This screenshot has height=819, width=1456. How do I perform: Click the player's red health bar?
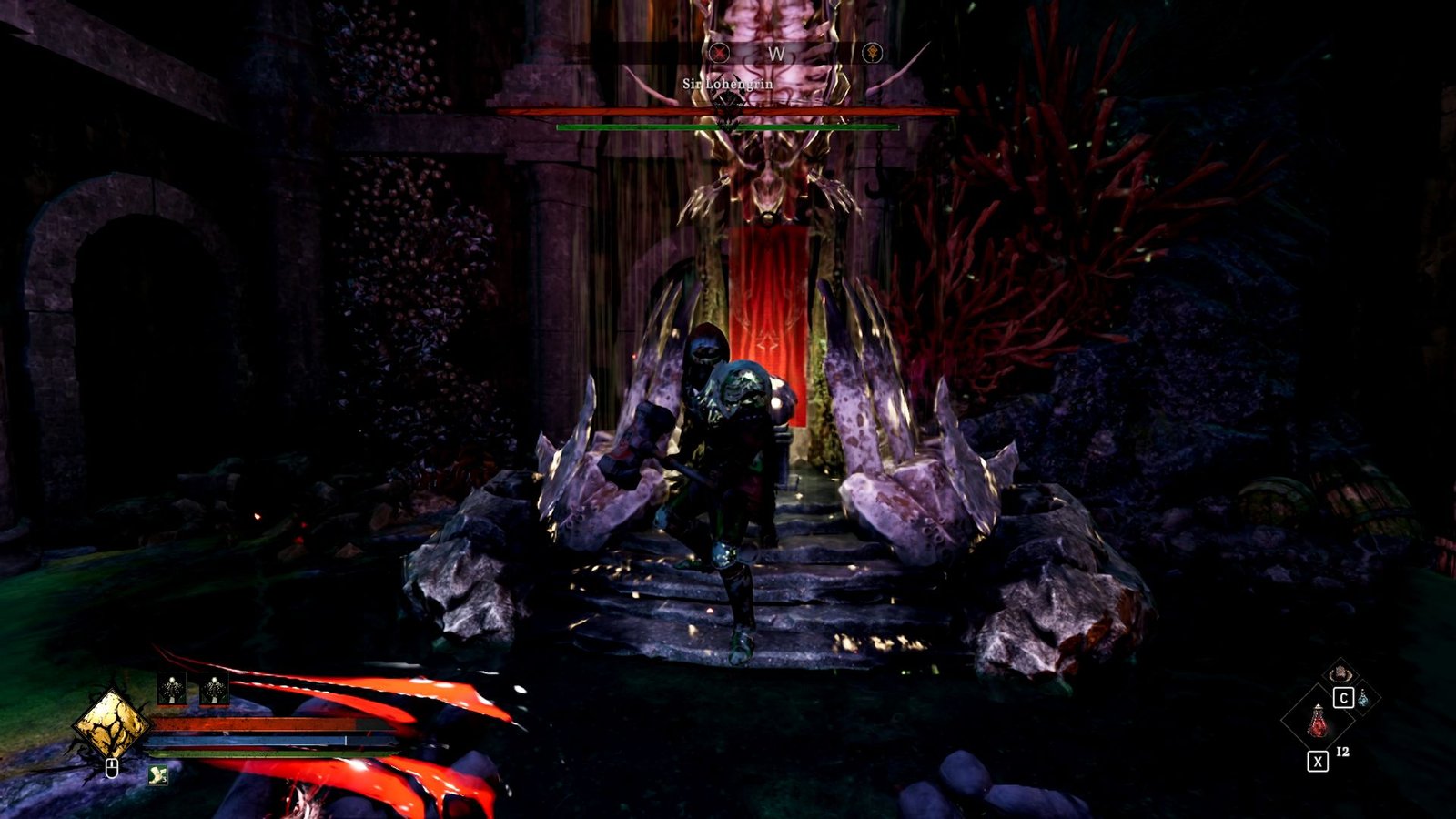point(255,723)
